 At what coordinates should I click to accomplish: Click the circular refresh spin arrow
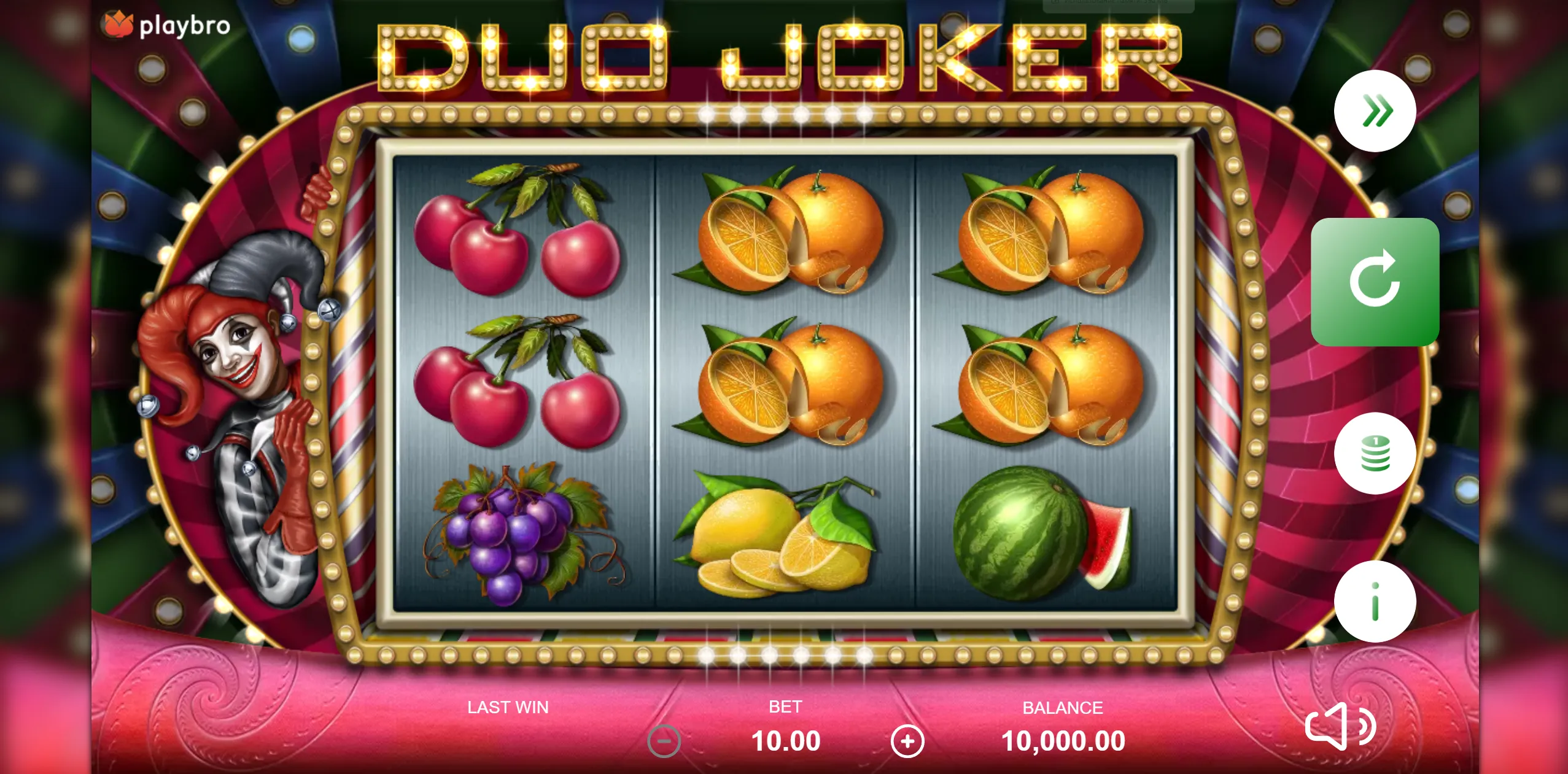pos(1375,284)
